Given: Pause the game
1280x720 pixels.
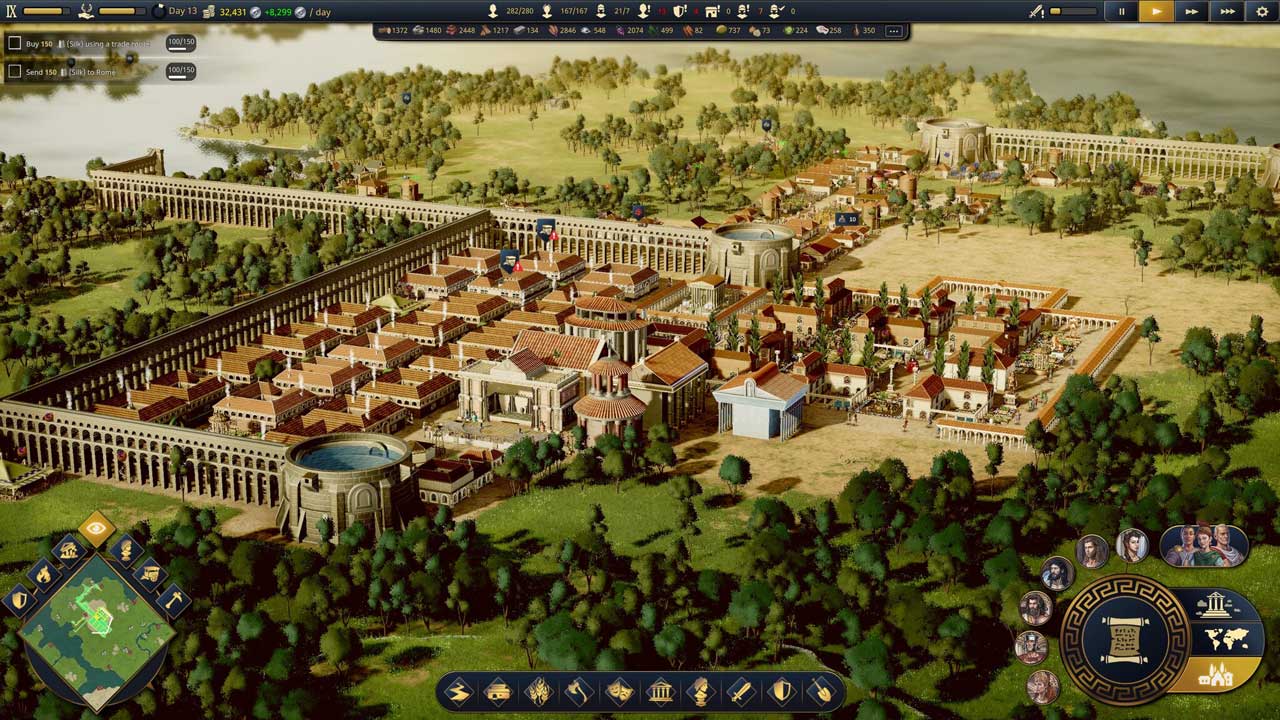Looking at the screenshot, I should (1121, 12).
